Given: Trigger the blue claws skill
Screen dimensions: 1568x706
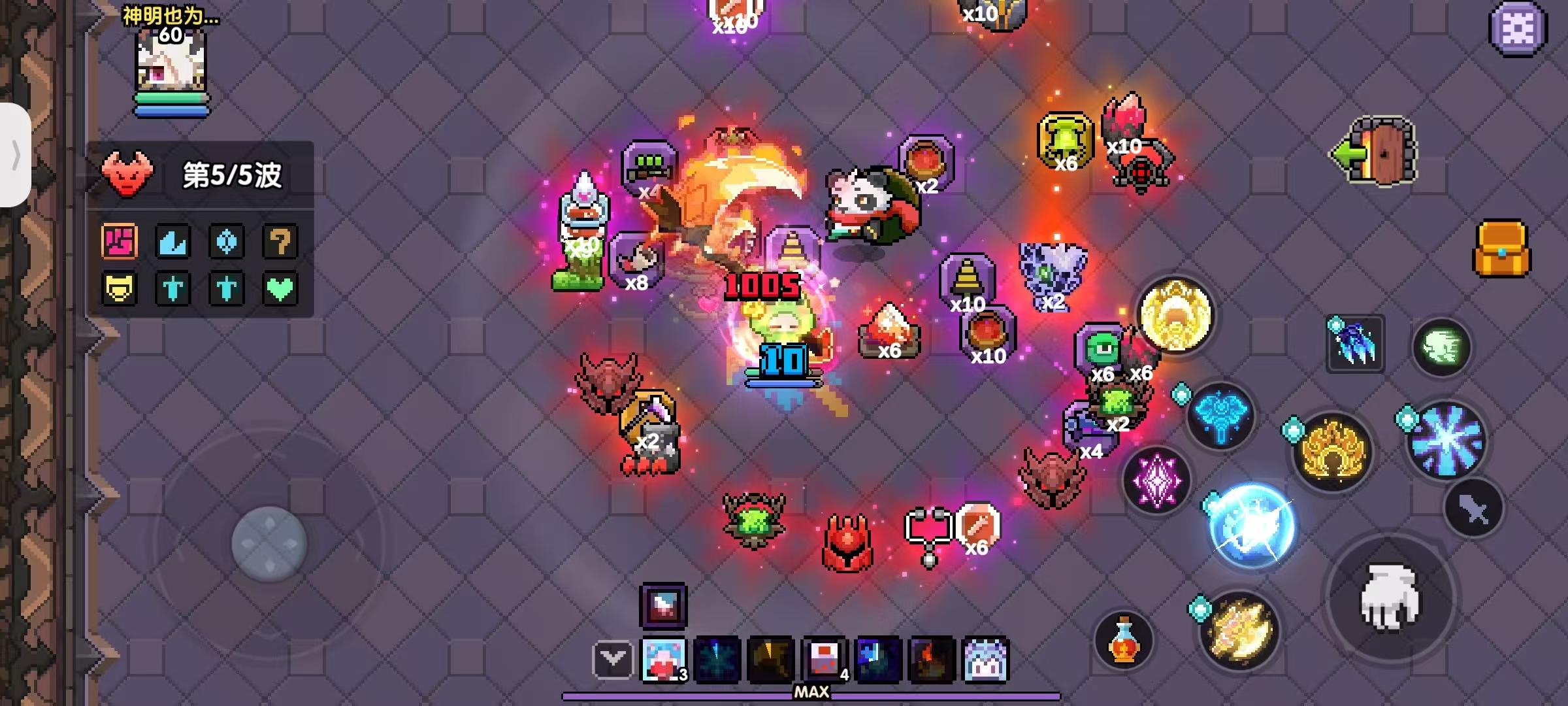Looking at the screenshot, I should click(1356, 343).
